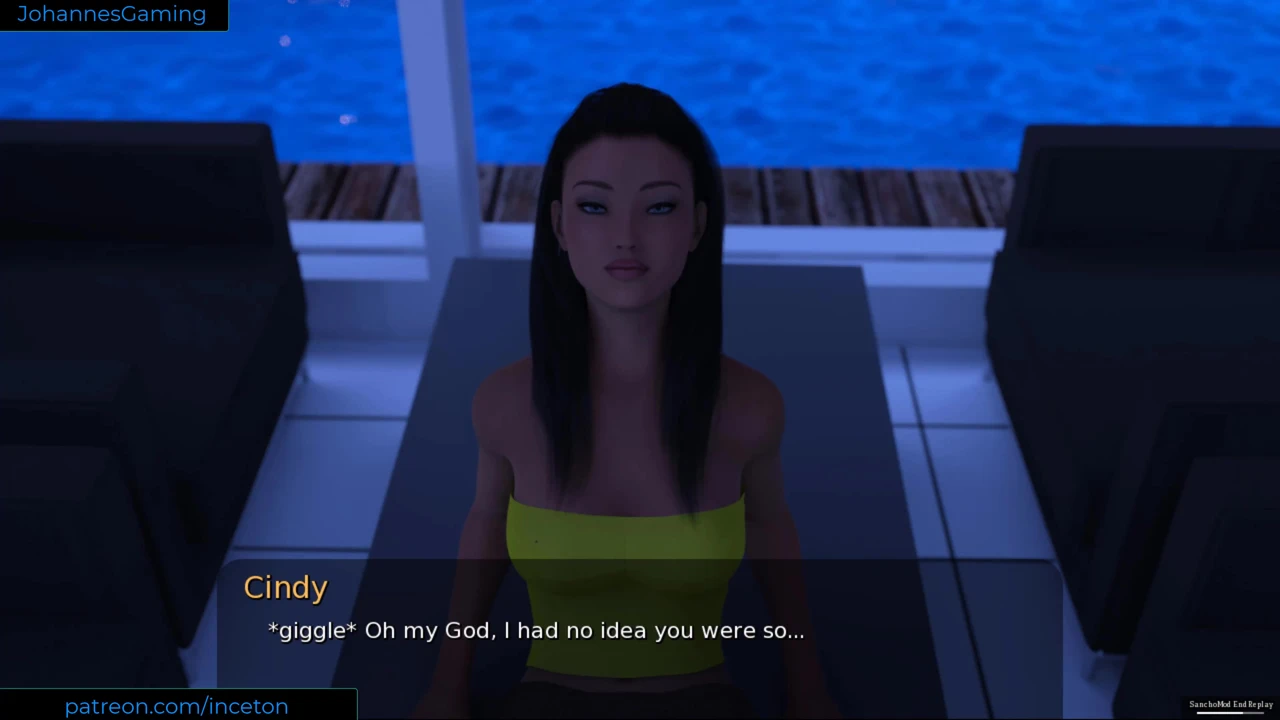The height and width of the screenshot is (720, 1280).
Task: Click the dialogue box to advance Cindy's line
Action: click(x=640, y=630)
